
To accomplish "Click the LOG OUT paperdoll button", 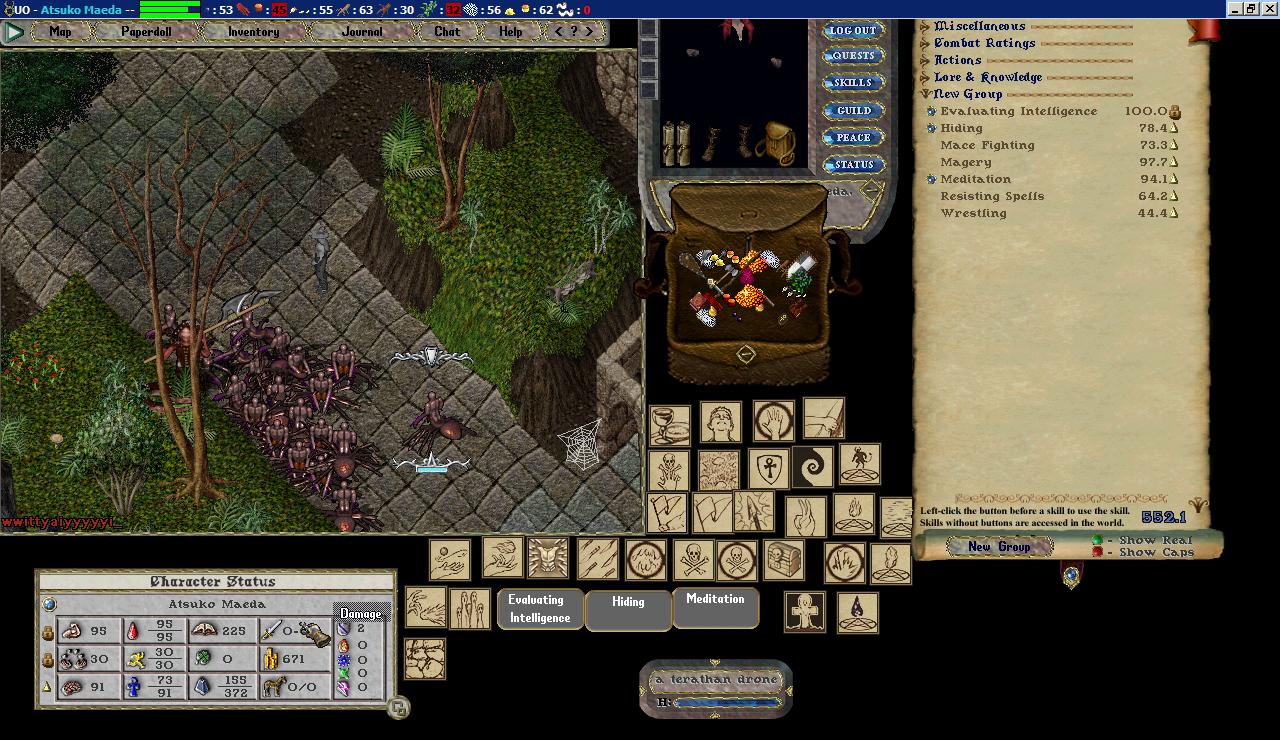I will coord(853,31).
